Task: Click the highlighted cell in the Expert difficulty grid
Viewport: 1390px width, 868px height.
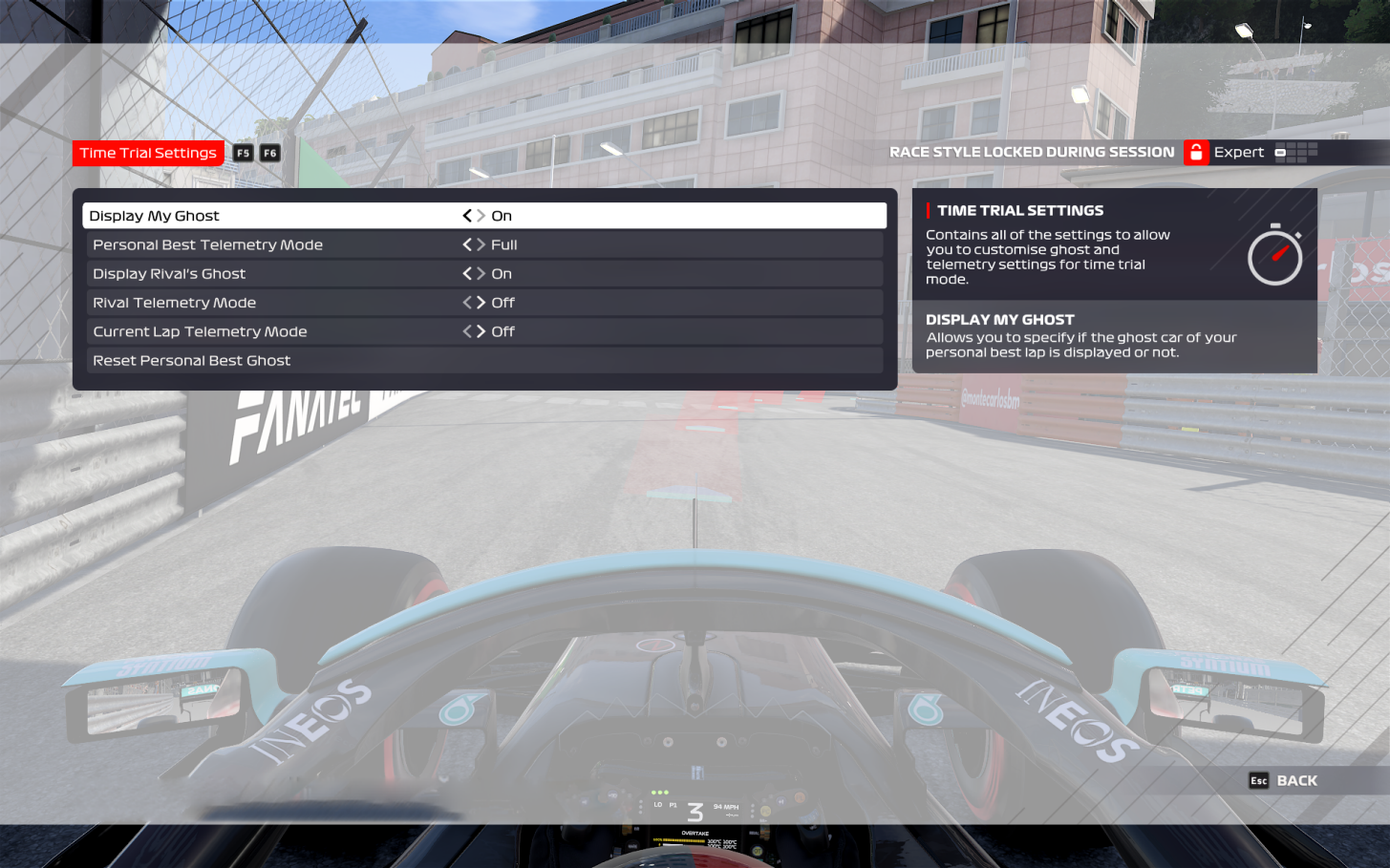Action: coord(1280,153)
